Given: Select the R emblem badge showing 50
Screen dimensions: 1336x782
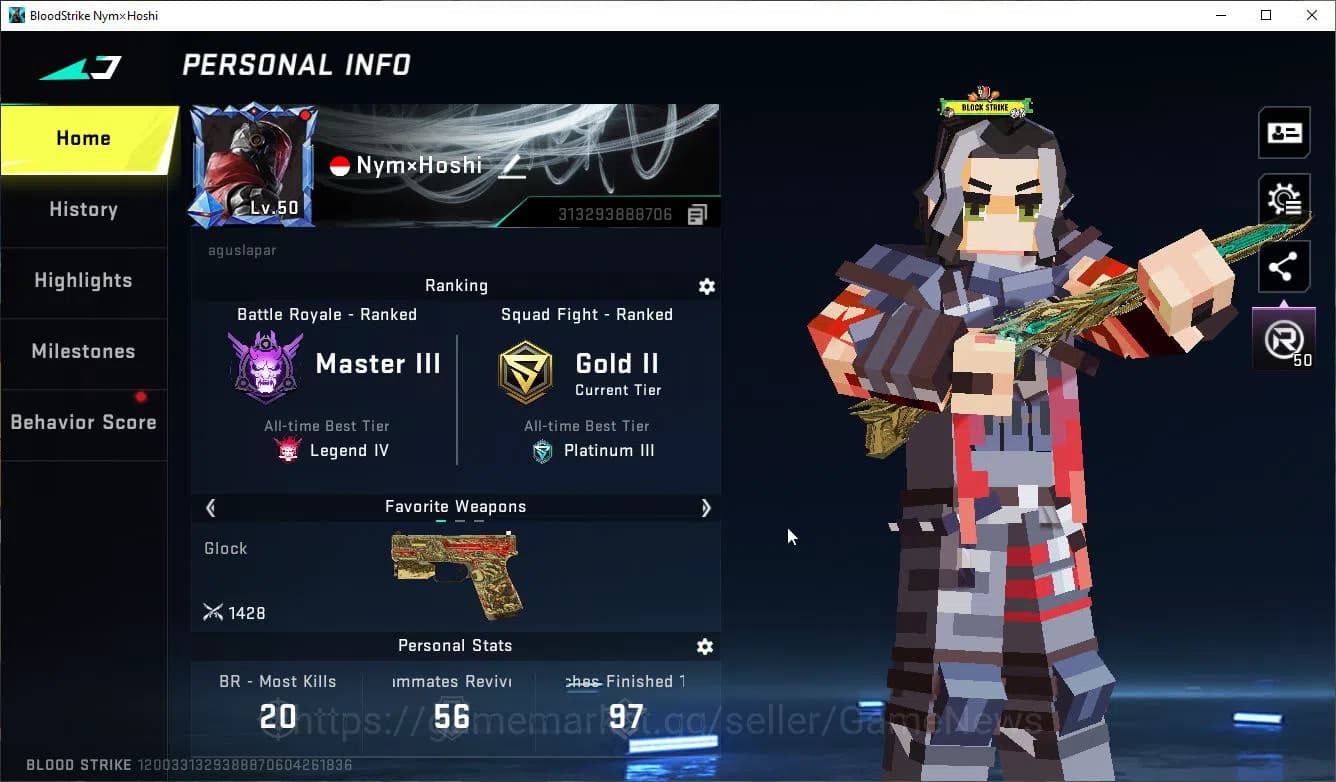Looking at the screenshot, I should point(1284,340).
